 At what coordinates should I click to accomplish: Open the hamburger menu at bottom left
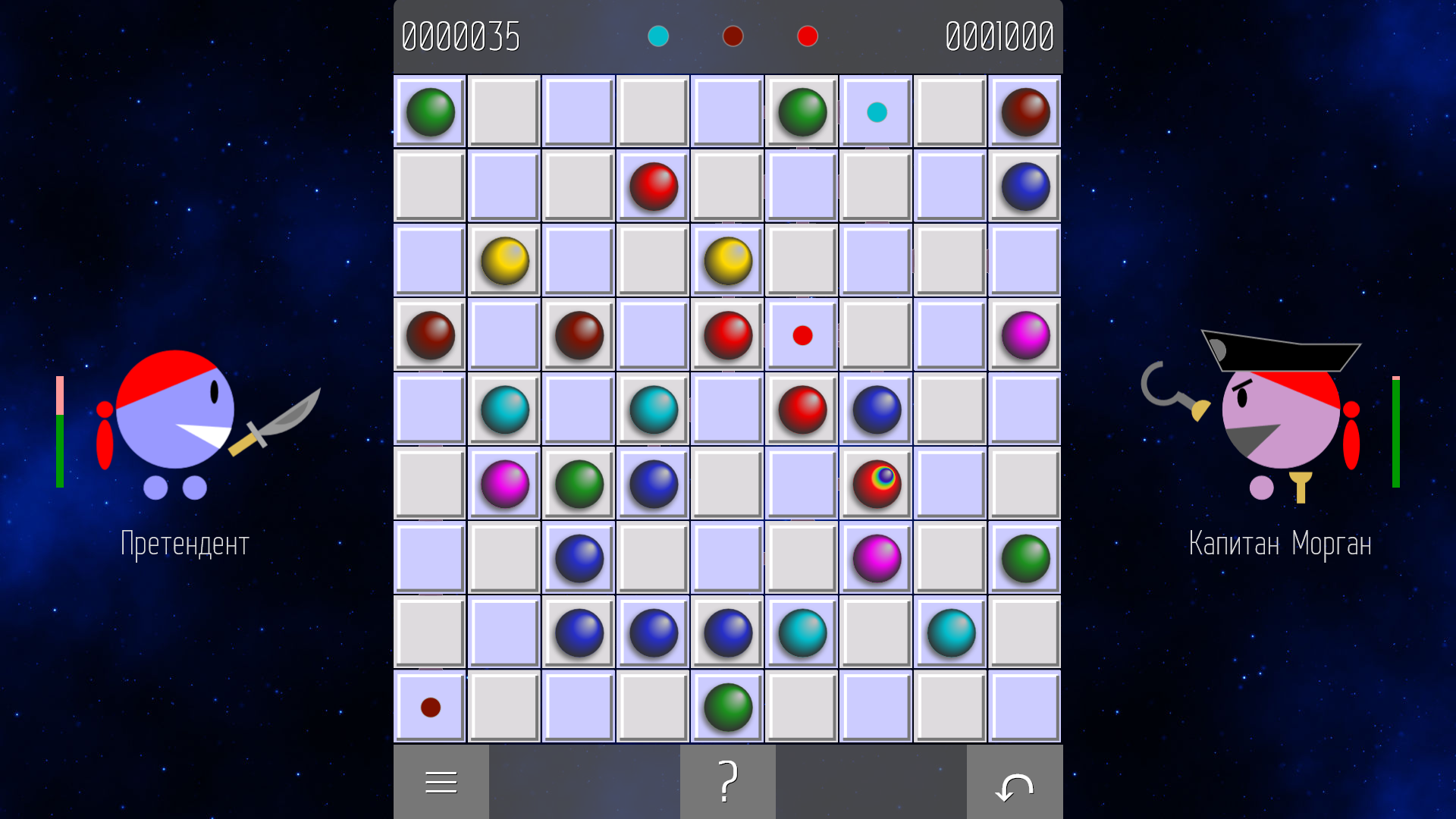[x=441, y=781]
